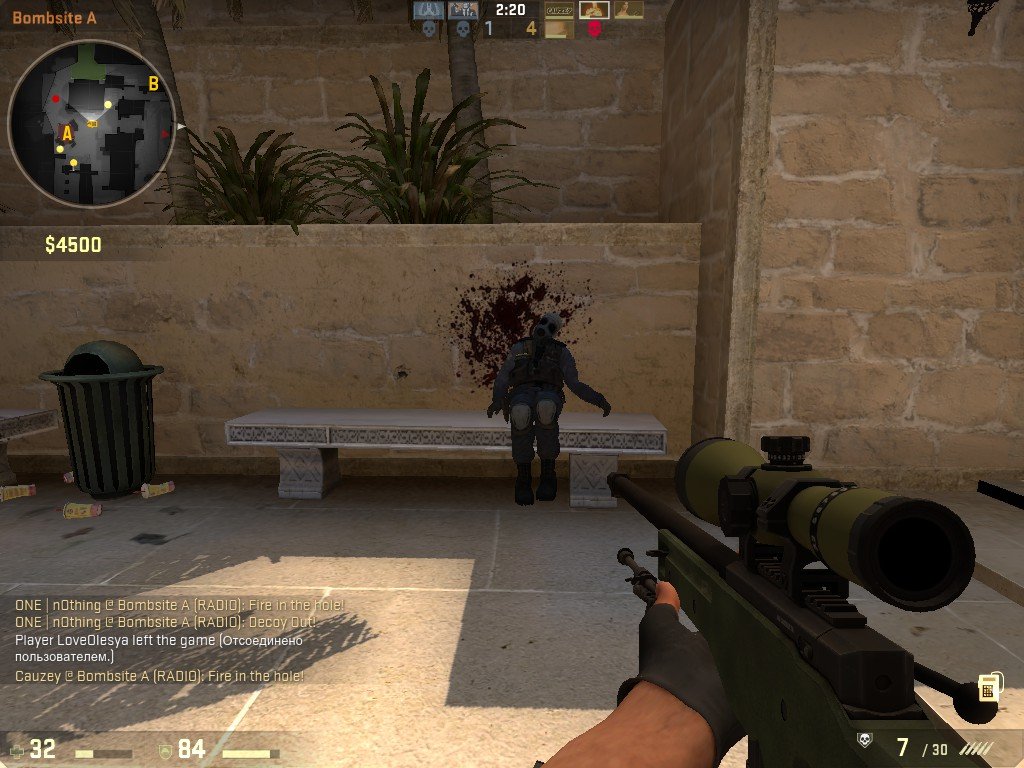
Task: Click the circular radar minimap
Action: pyautogui.click(x=92, y=122)
